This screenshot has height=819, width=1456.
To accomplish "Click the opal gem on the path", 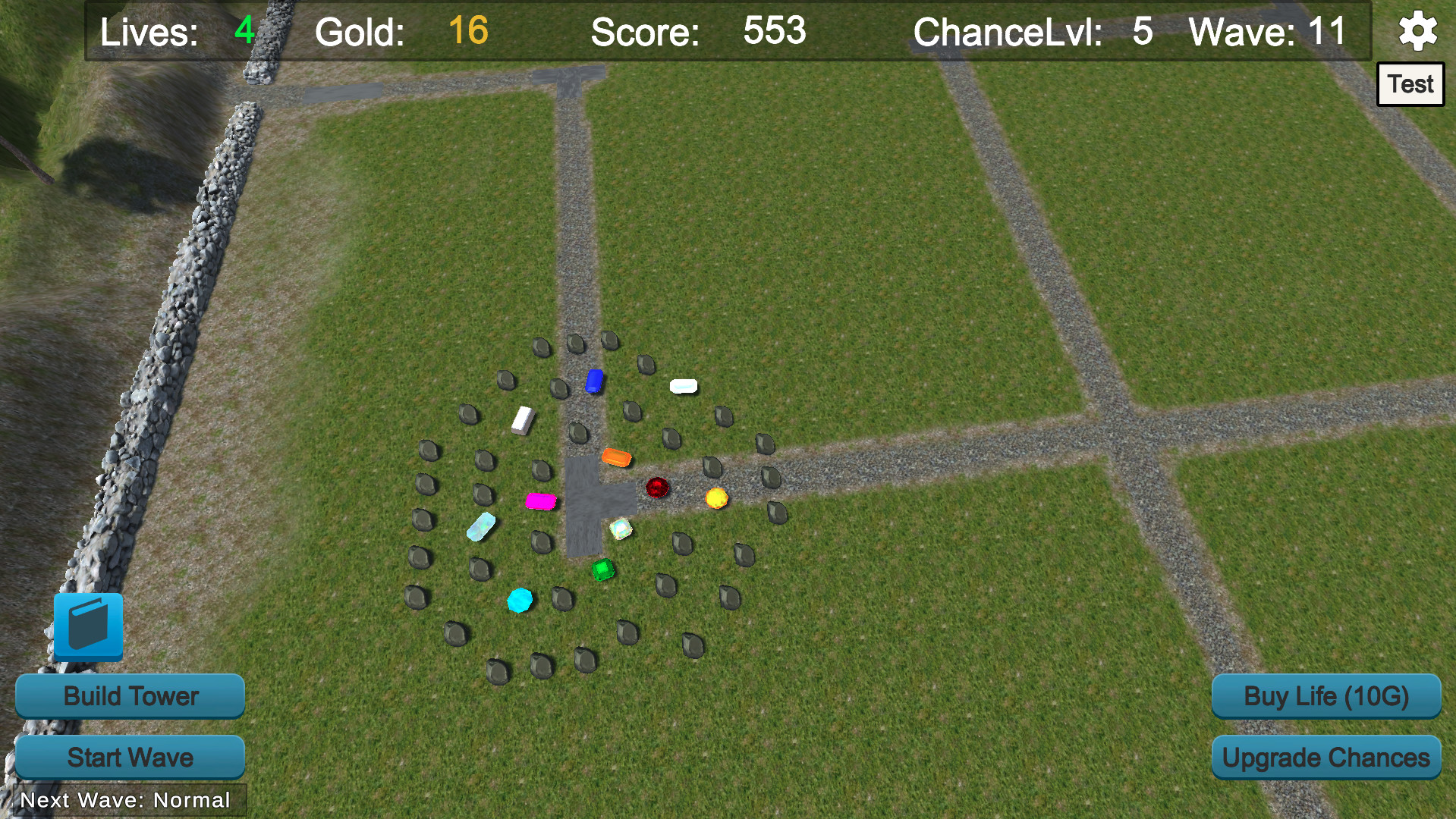I will point(622,527).
